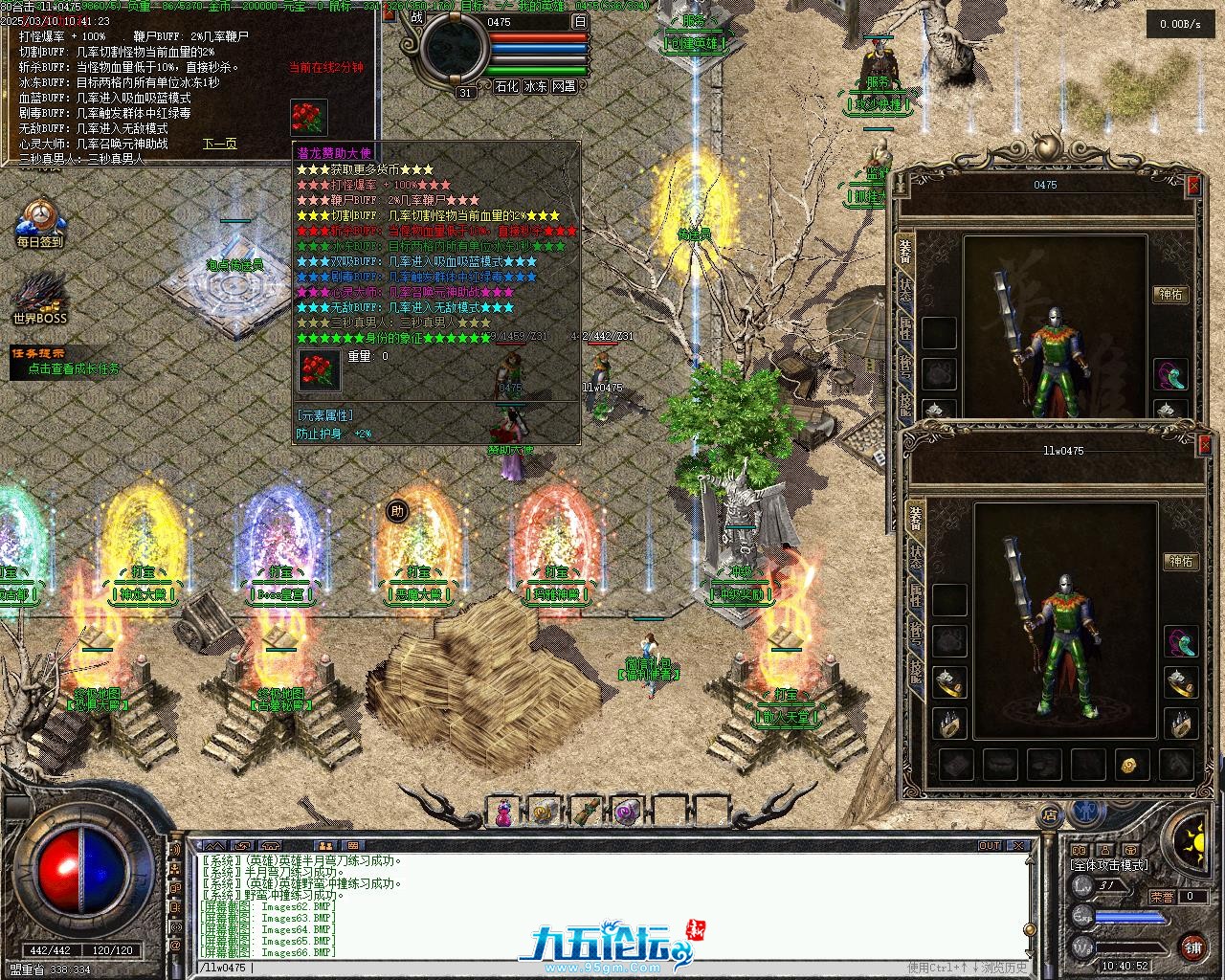Select the red rose item in the dialog
This screenshot has width=1225, height=980.
309,118
